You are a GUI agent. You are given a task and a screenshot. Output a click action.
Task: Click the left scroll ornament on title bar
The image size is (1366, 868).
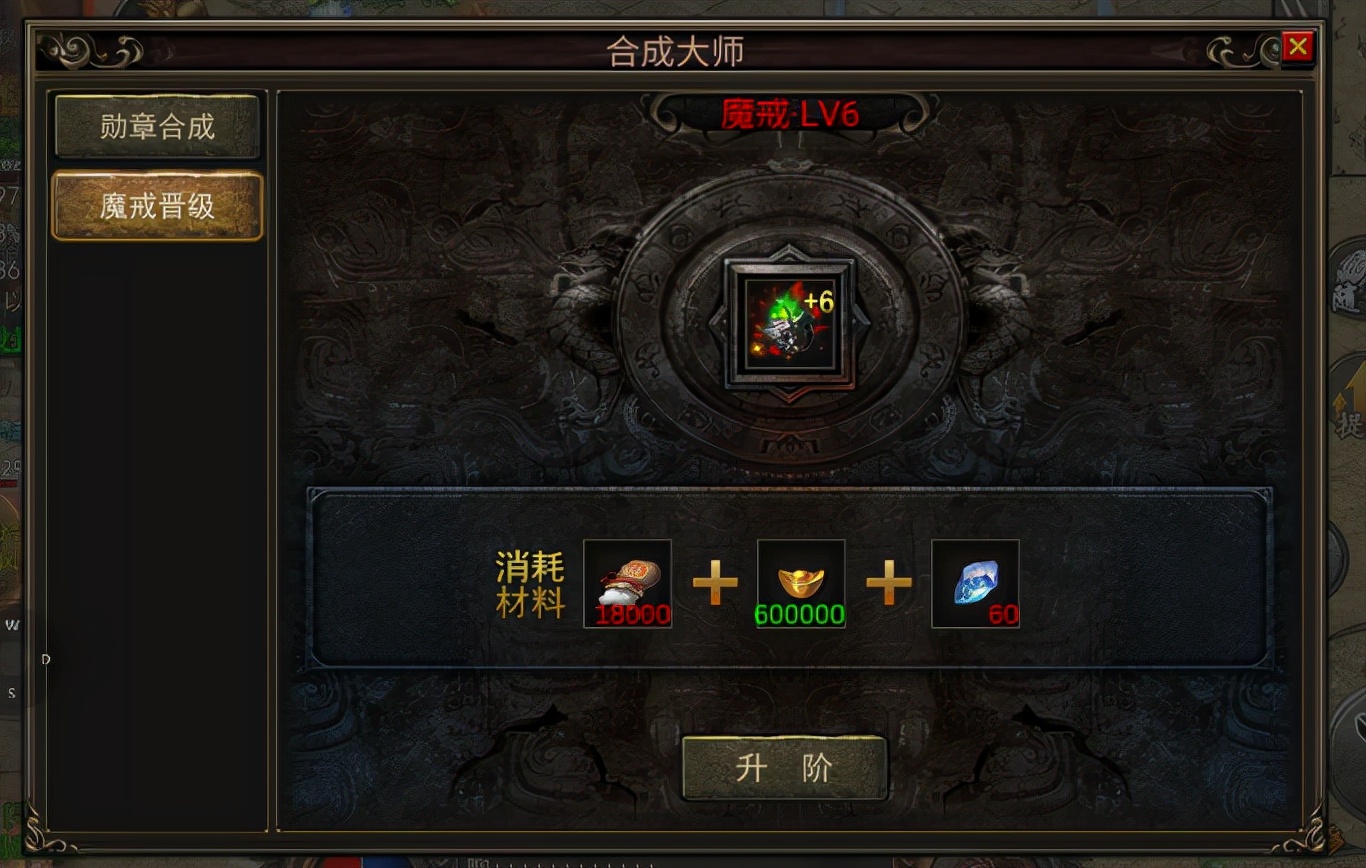point(90,48)
